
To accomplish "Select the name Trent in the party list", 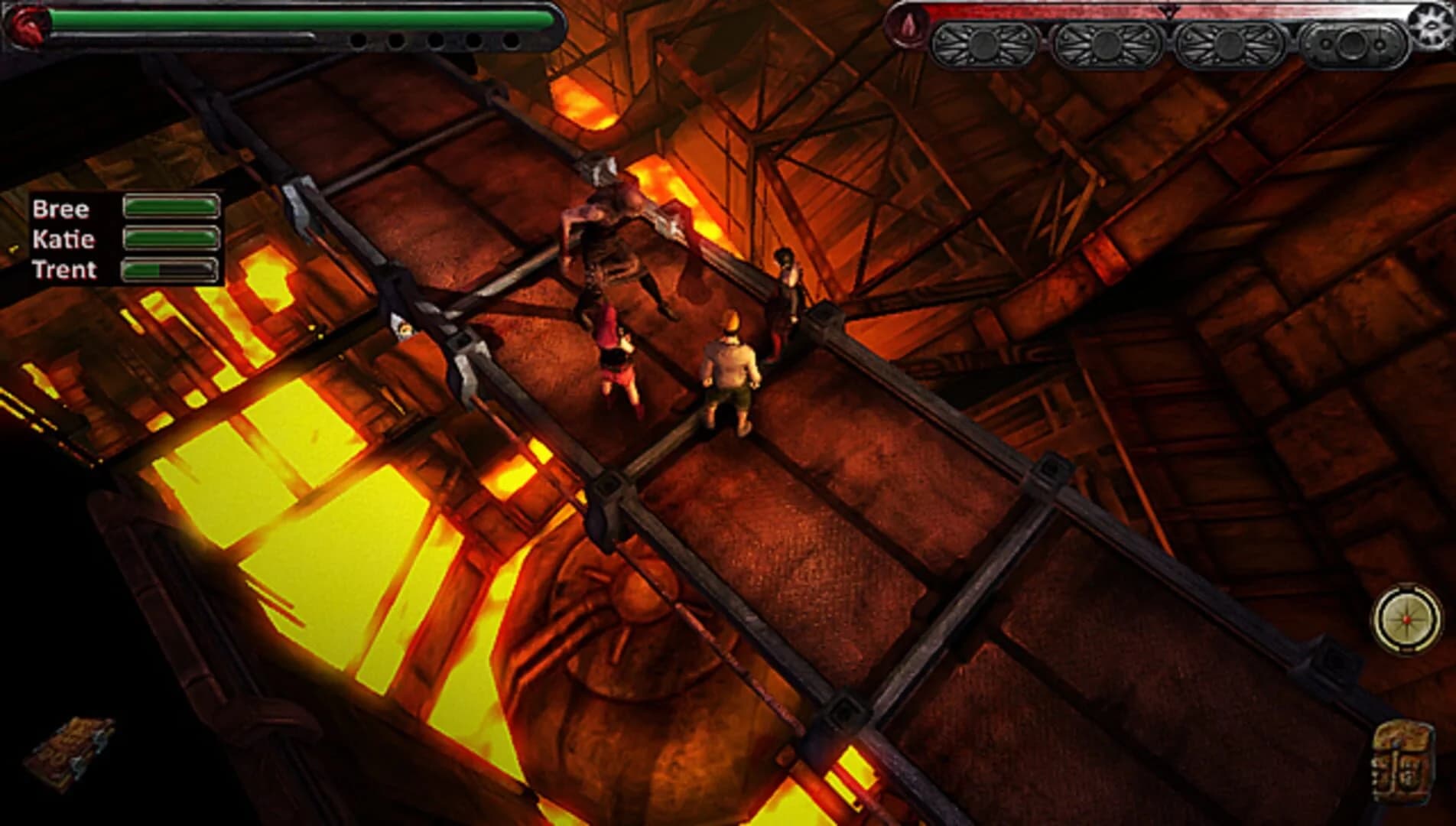I will [64, 269].
